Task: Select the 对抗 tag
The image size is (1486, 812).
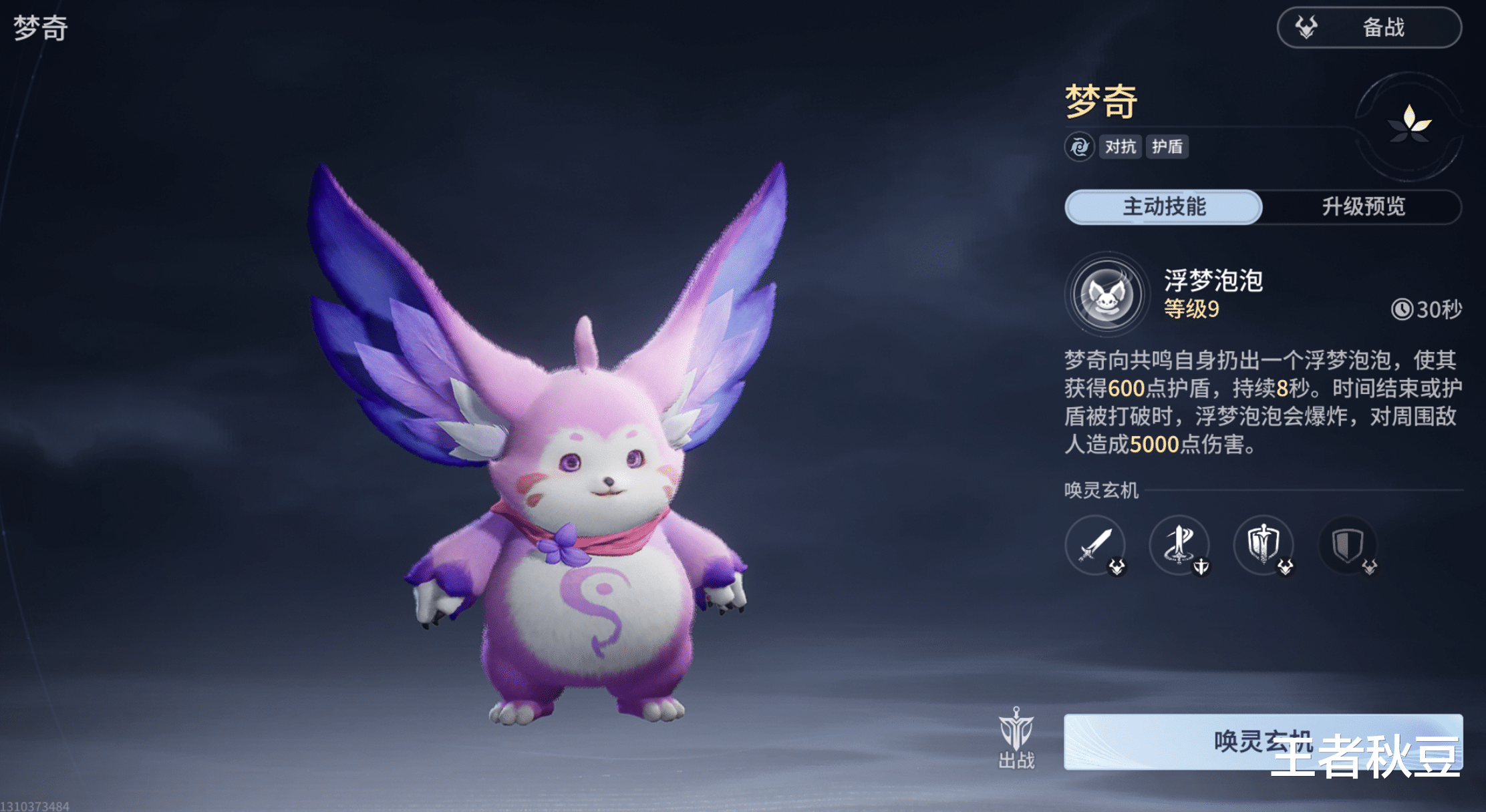Action: click(1121, 147)
